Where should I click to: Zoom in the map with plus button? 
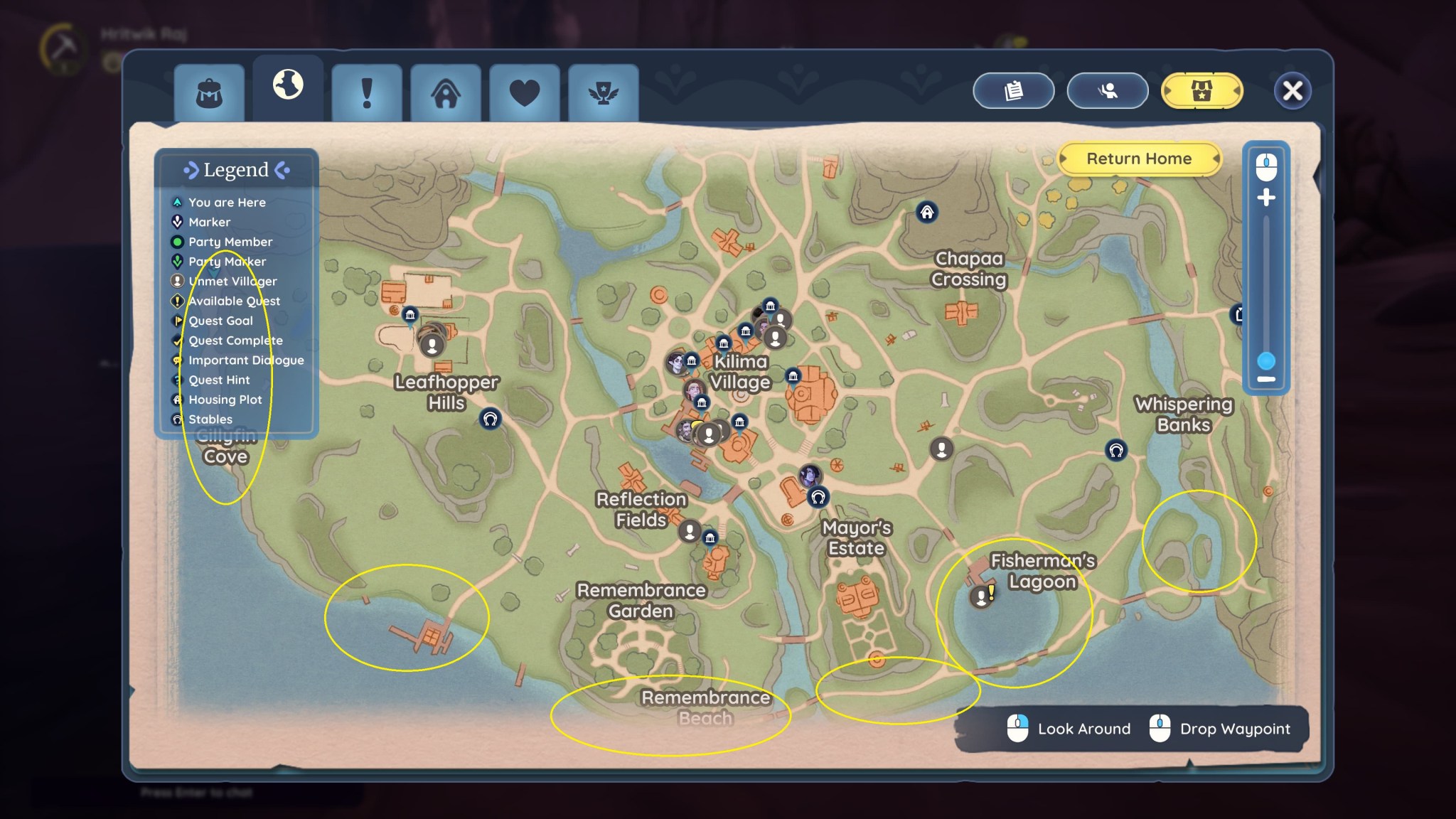1266,198
